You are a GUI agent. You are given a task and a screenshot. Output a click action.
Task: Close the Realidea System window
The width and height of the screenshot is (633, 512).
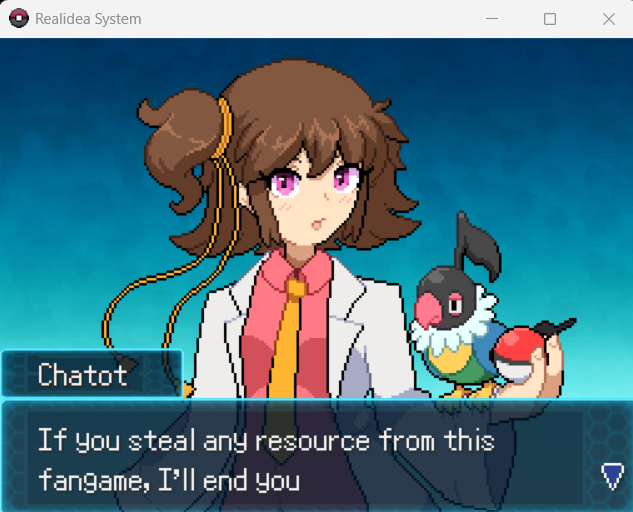pyautogui.click(x=608, y=19)
